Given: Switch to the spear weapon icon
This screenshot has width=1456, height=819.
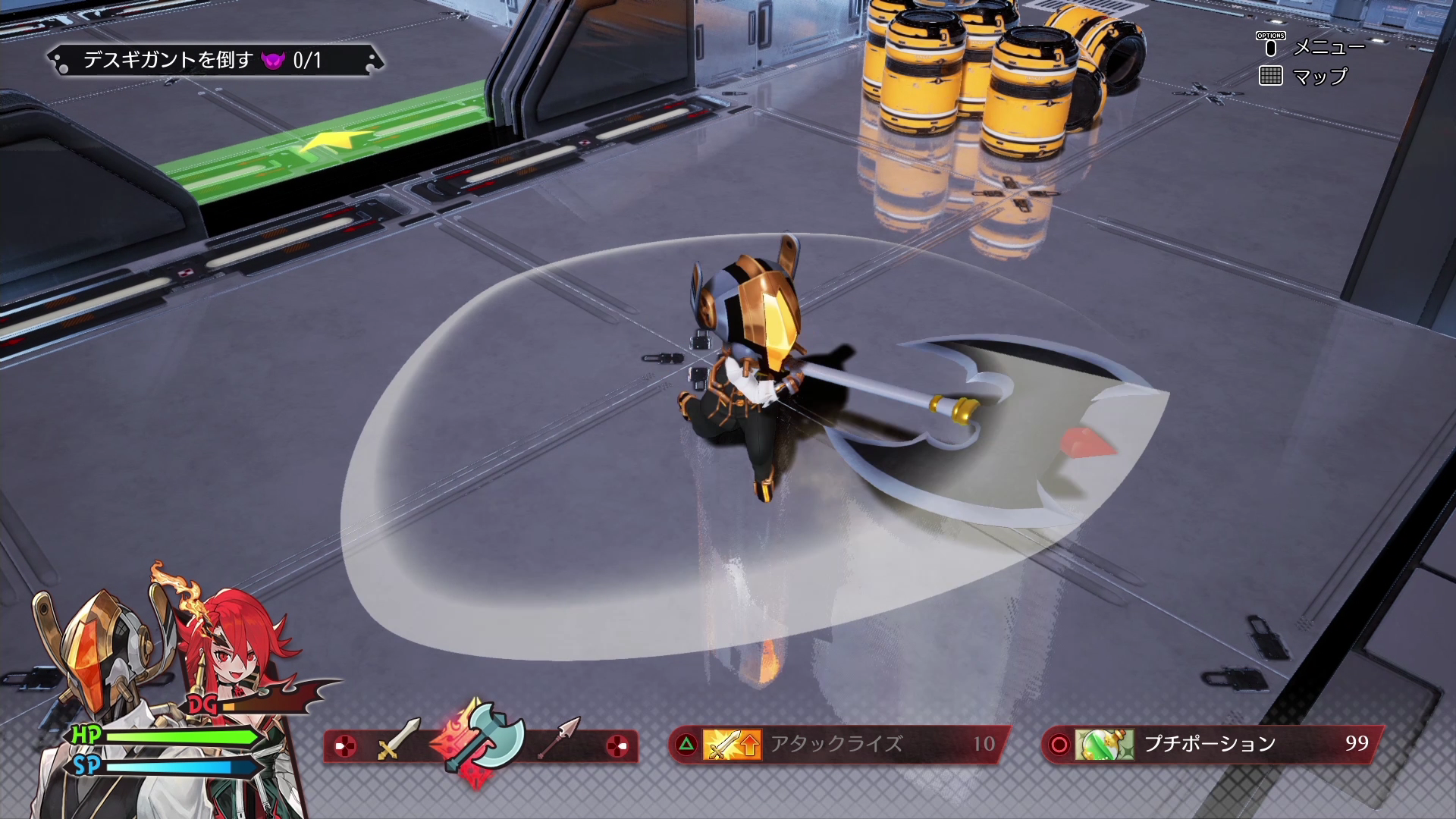Looking at the screenshot, I should [560, 737].
